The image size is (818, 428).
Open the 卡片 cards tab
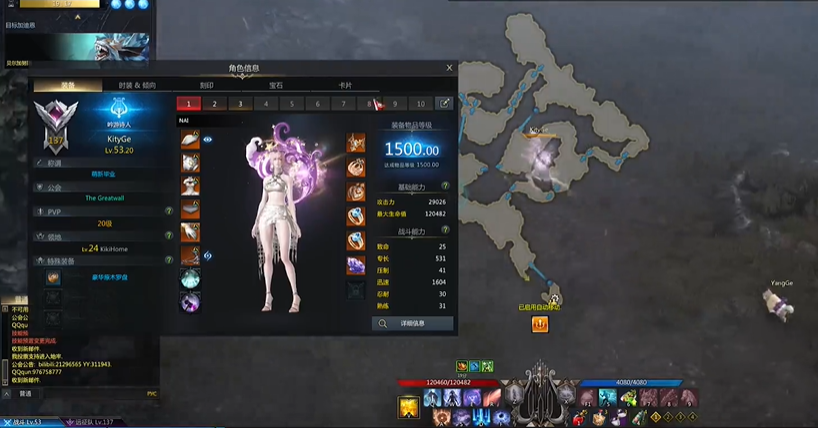point(345,85)
